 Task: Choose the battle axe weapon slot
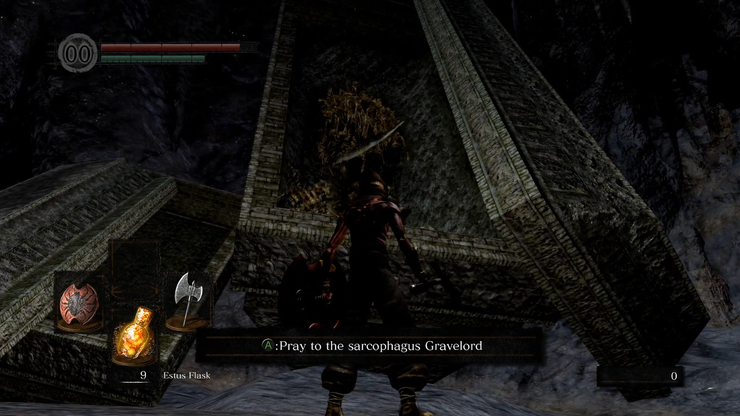(x=188, y=301)
